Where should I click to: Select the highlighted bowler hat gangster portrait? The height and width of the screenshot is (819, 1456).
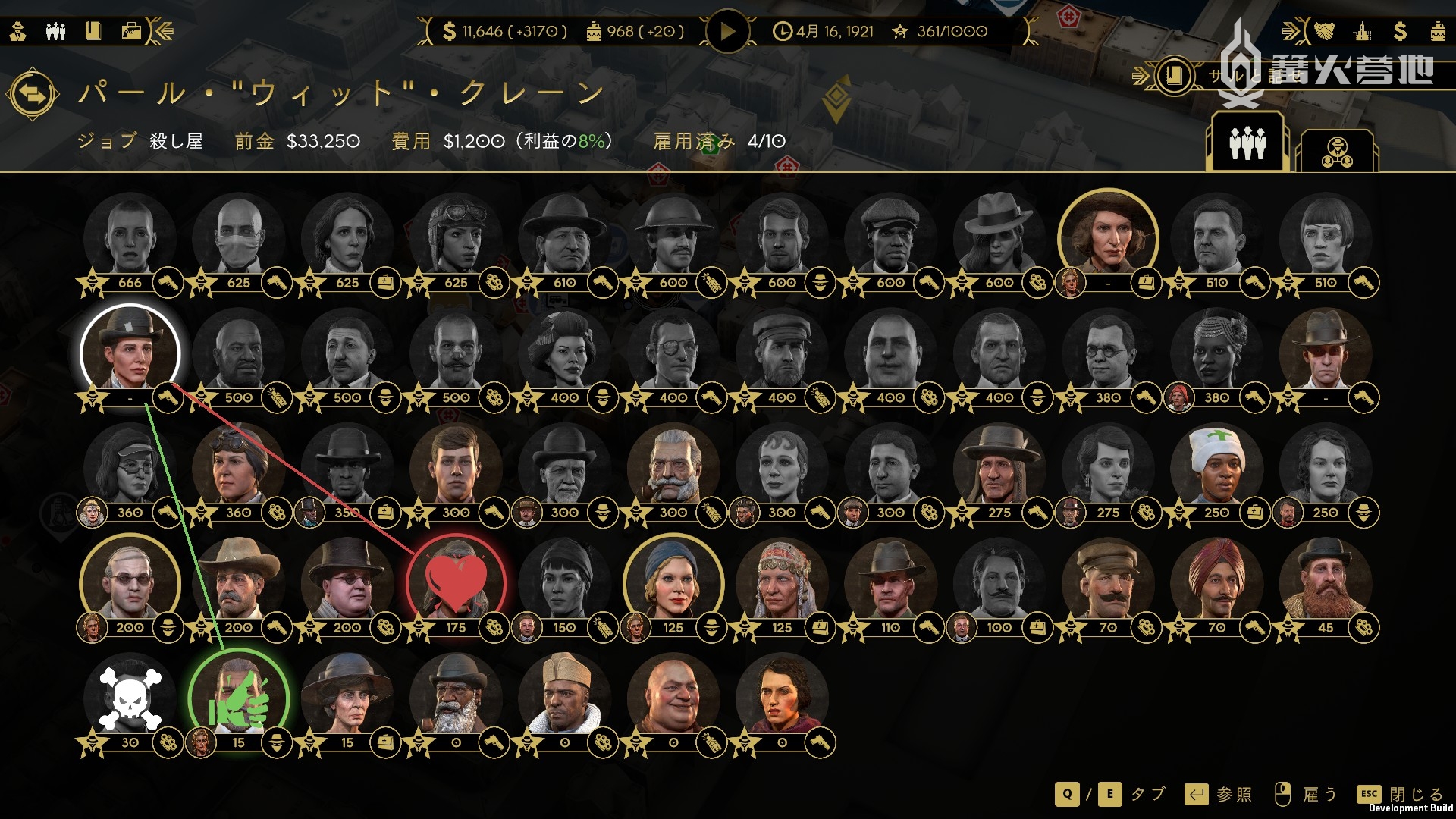130,351
